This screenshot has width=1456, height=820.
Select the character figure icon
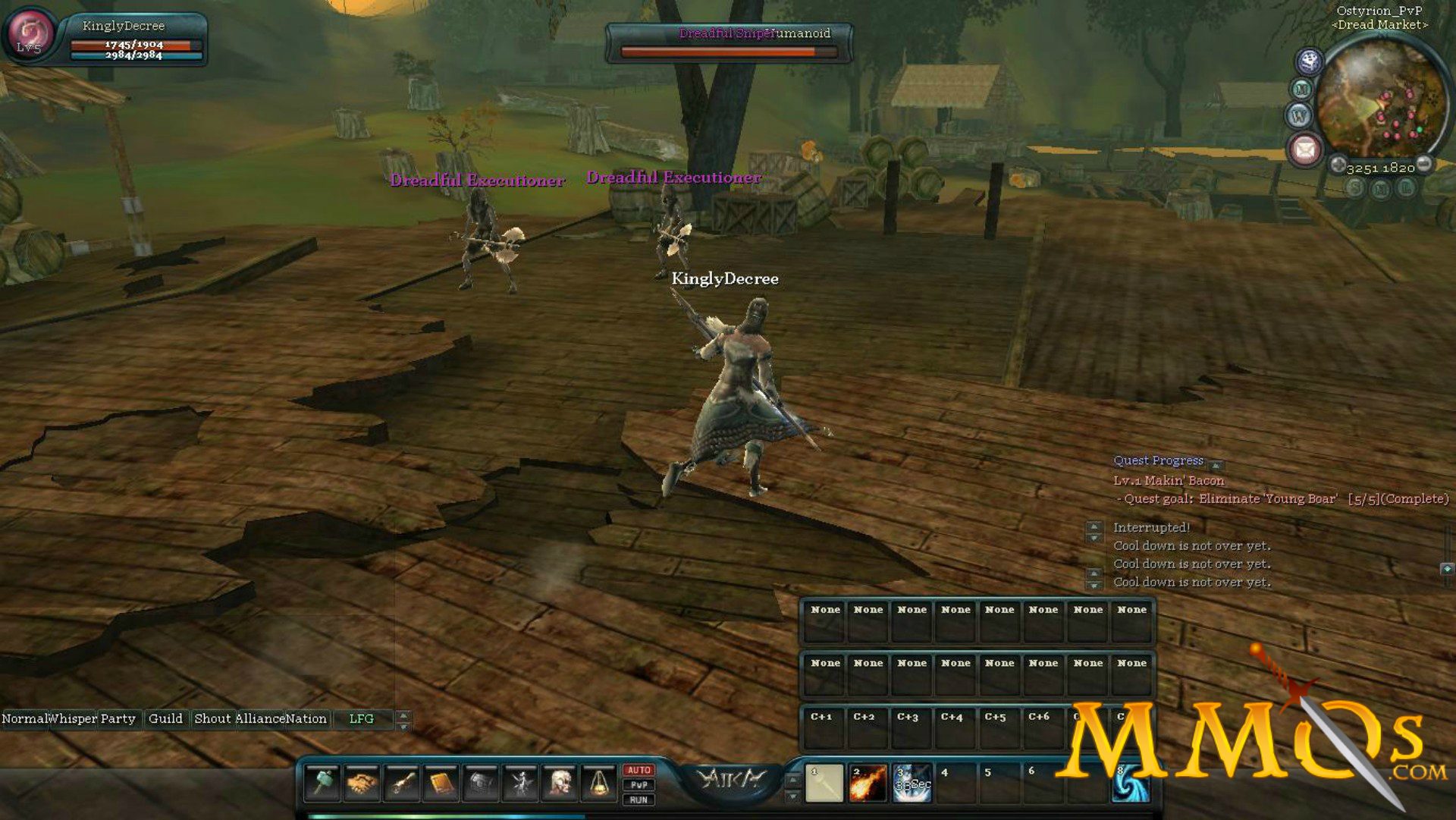click(x=522, y=781)
